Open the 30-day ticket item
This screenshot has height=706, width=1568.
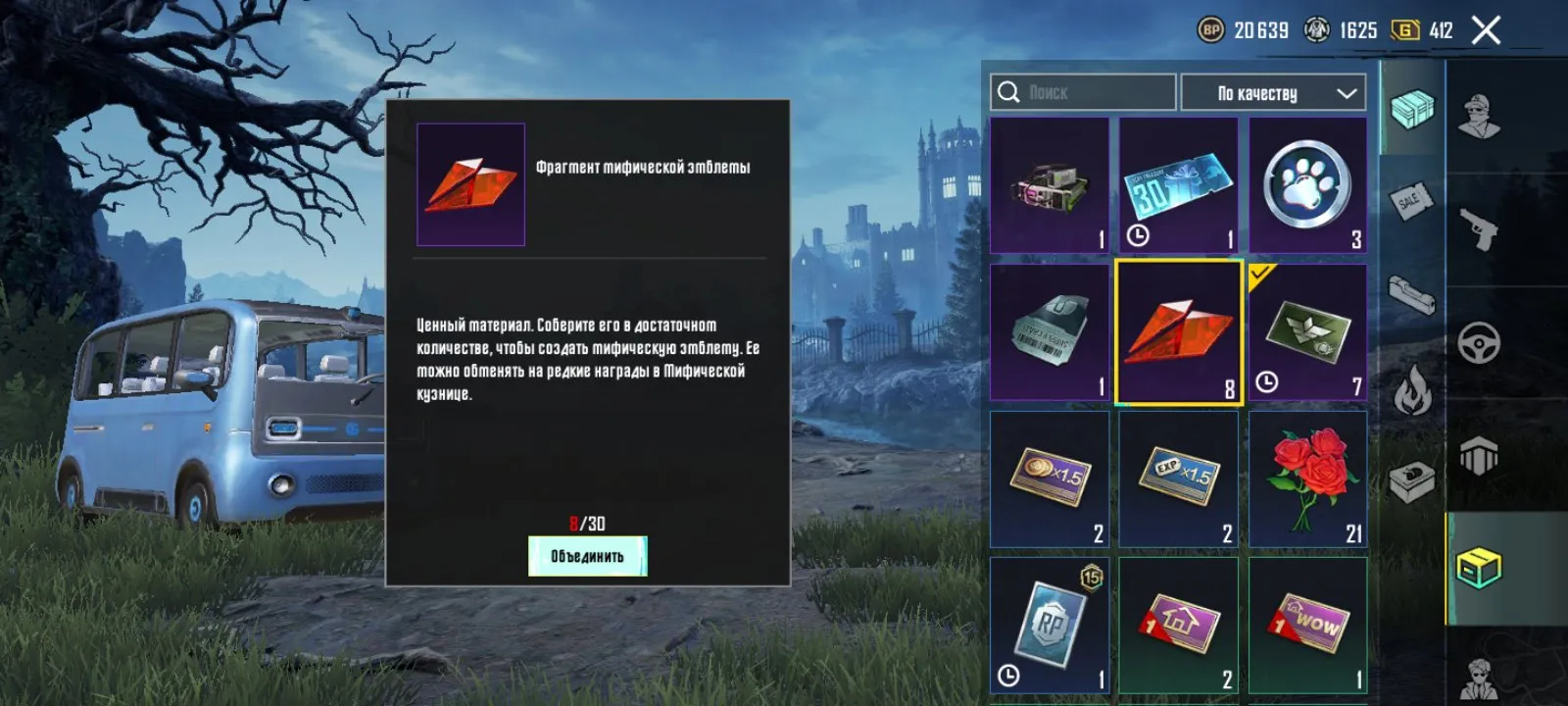[x=1176, y=184]
